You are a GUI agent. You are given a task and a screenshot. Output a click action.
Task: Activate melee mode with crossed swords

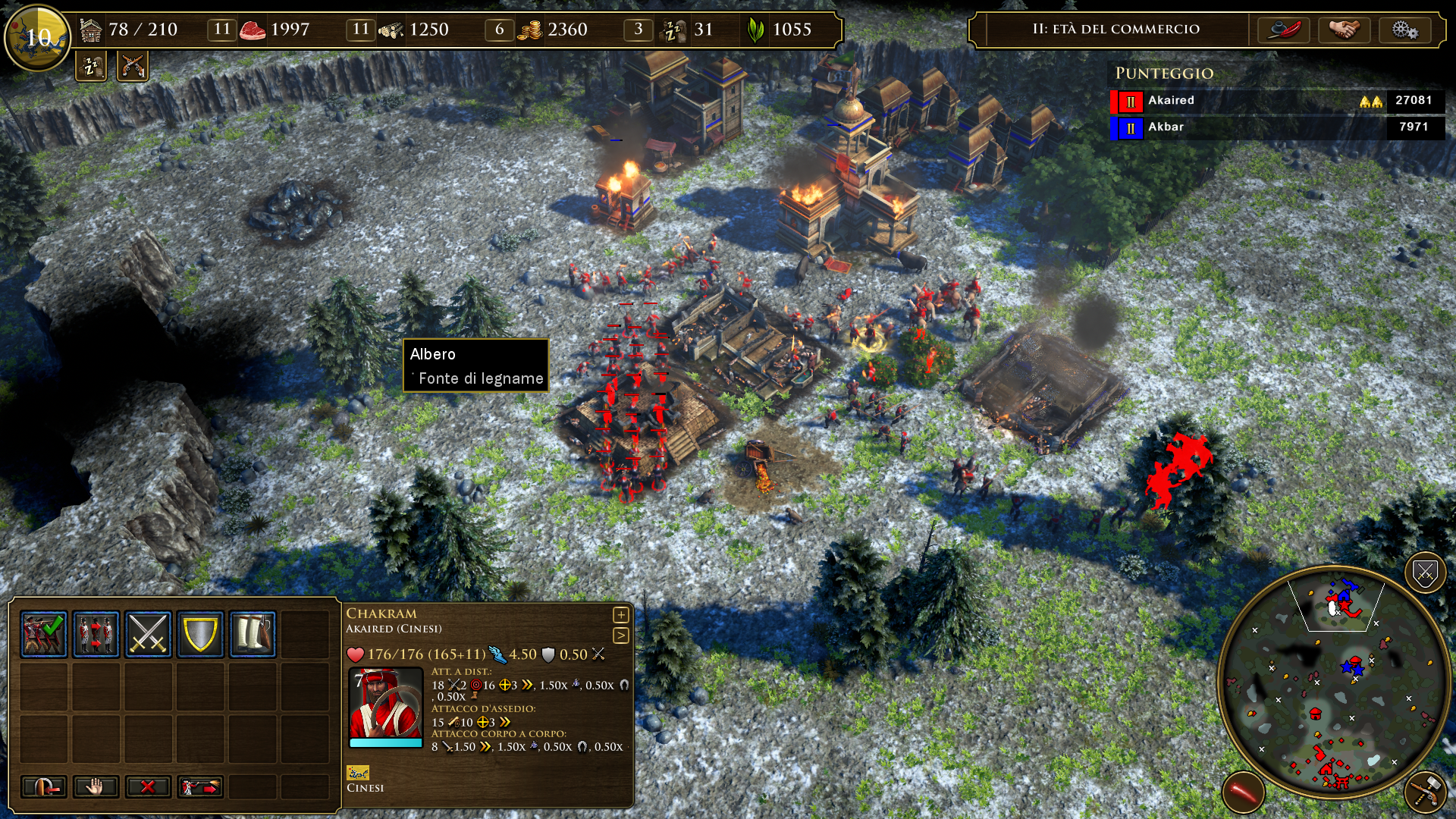tap(148, 633)
